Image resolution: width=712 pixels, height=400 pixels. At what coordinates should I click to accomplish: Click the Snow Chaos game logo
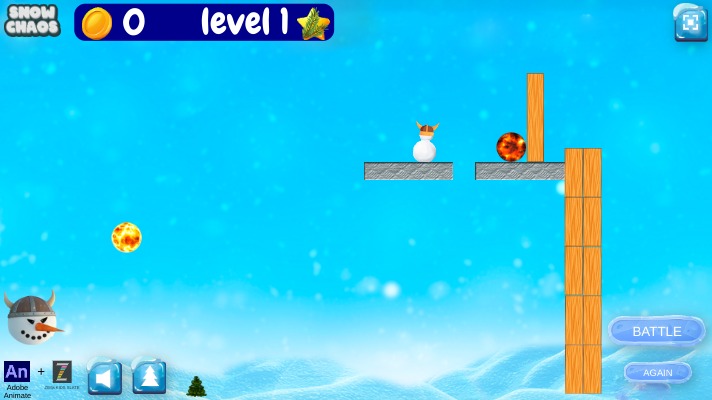(32, 20)
